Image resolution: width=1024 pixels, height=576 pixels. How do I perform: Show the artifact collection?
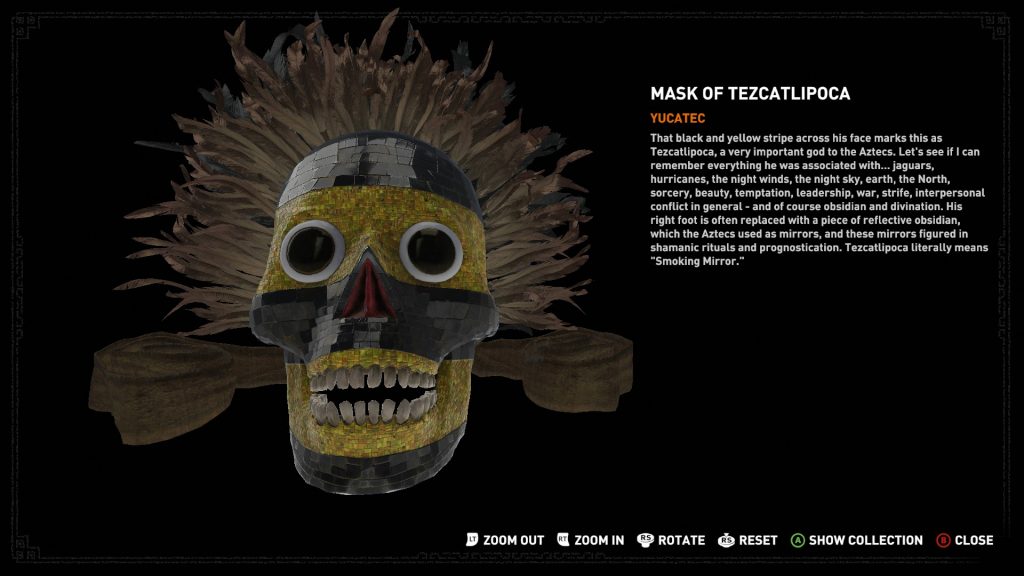857,540
